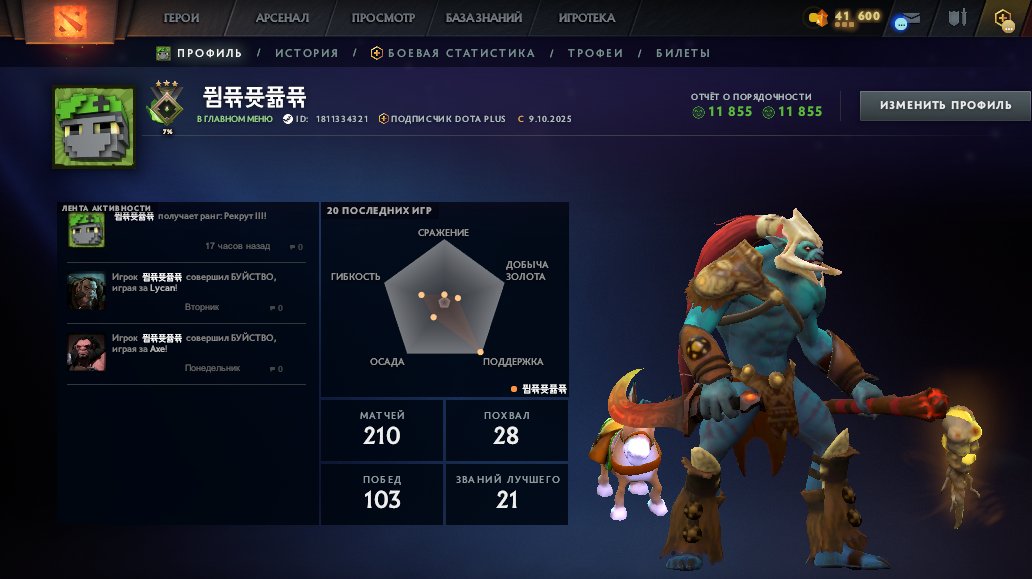The image size is (1032, 579).
Task: Open the ГЕРОИ heroes menu
Action: point(181,18)
